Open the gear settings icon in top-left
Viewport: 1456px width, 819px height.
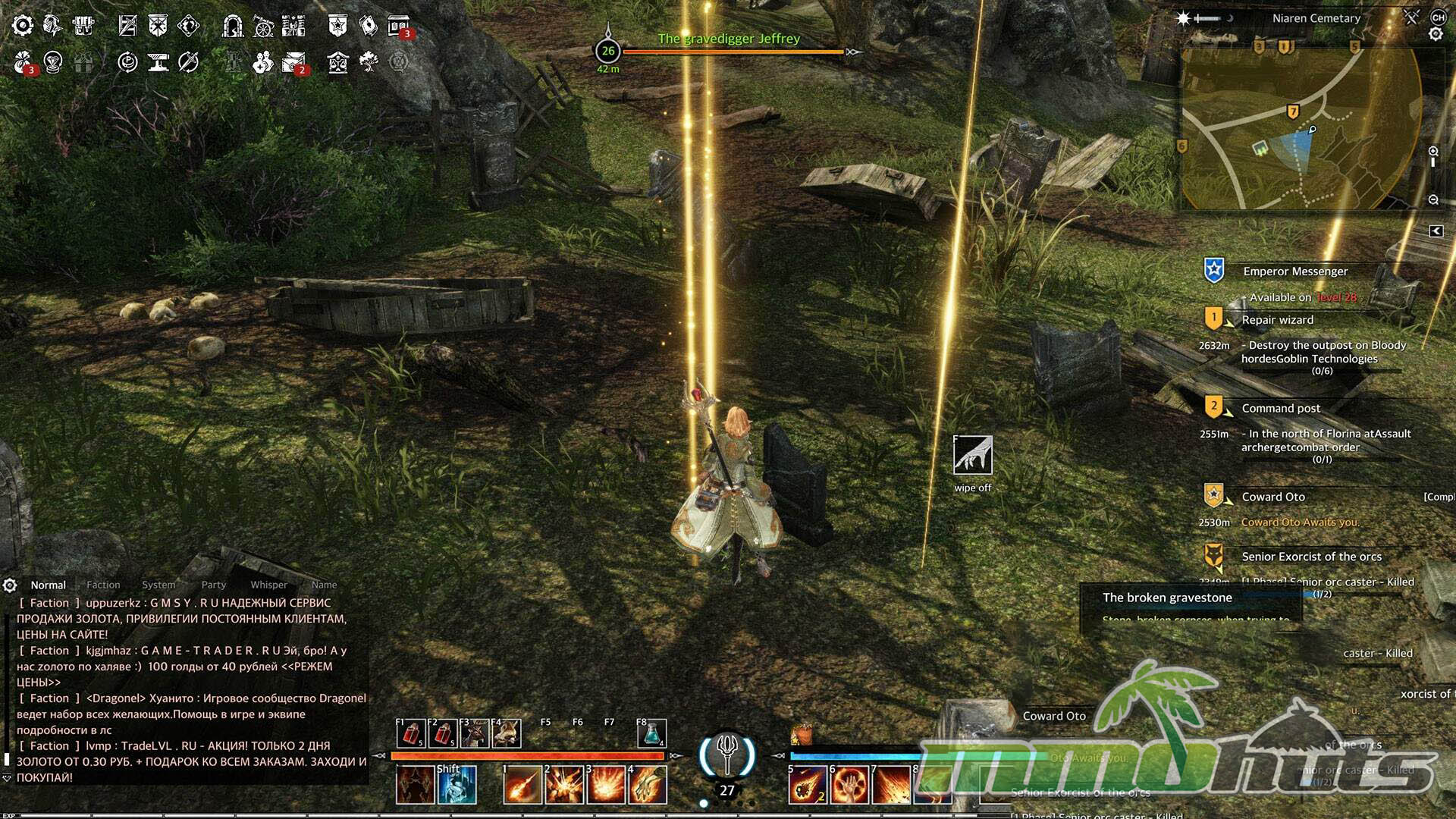click(23, 26)
